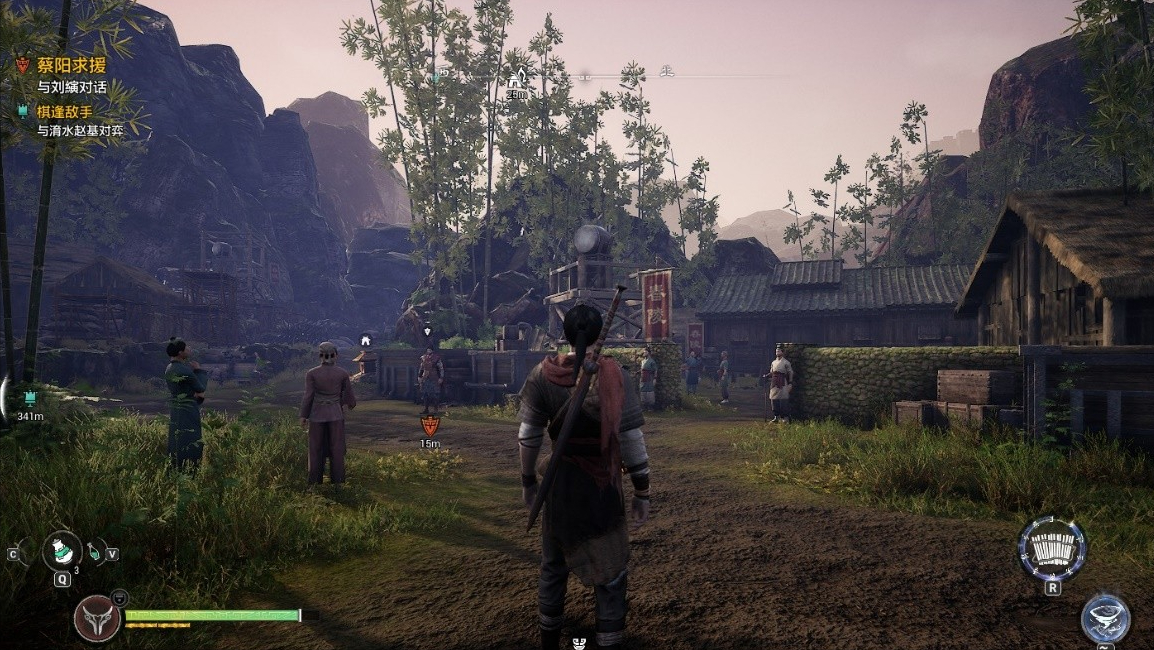The height and width of the screenshot is (650, 1154).
Task: Click the teal chess marker showing 341m
Action: pyautogui.click(x=27, y=399)
